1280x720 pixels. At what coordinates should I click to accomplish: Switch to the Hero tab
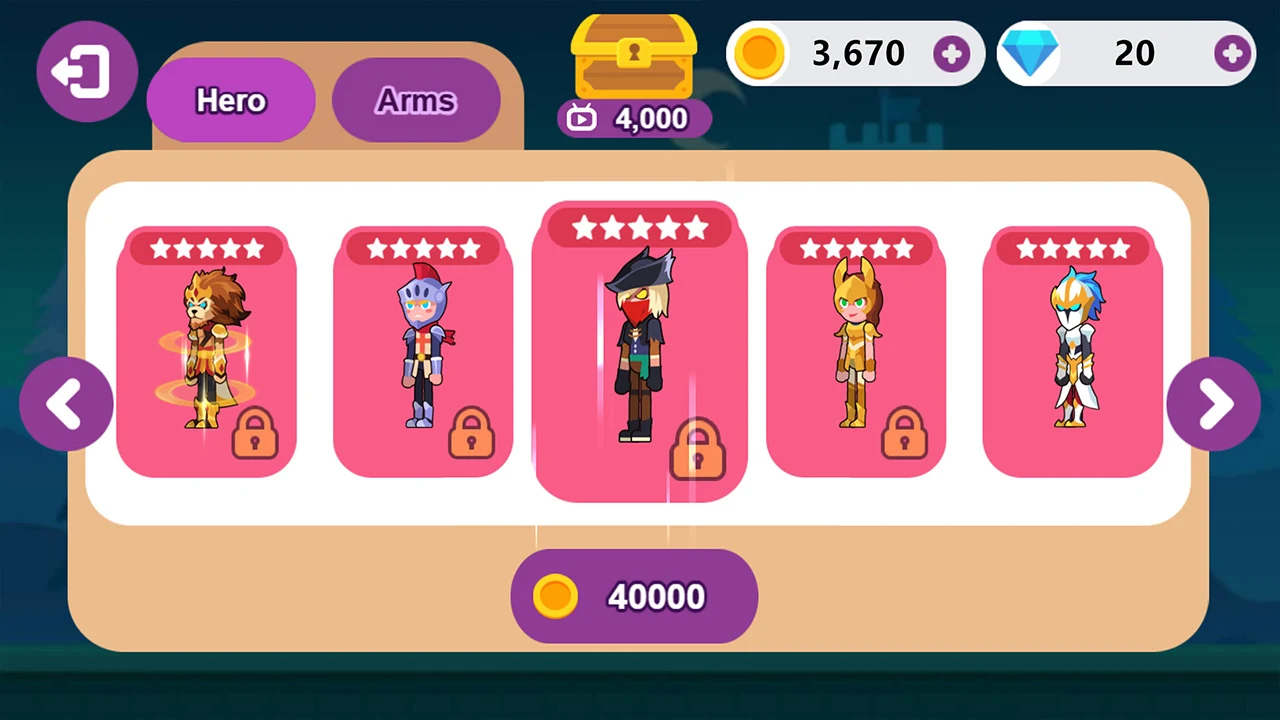click(231, 100)
